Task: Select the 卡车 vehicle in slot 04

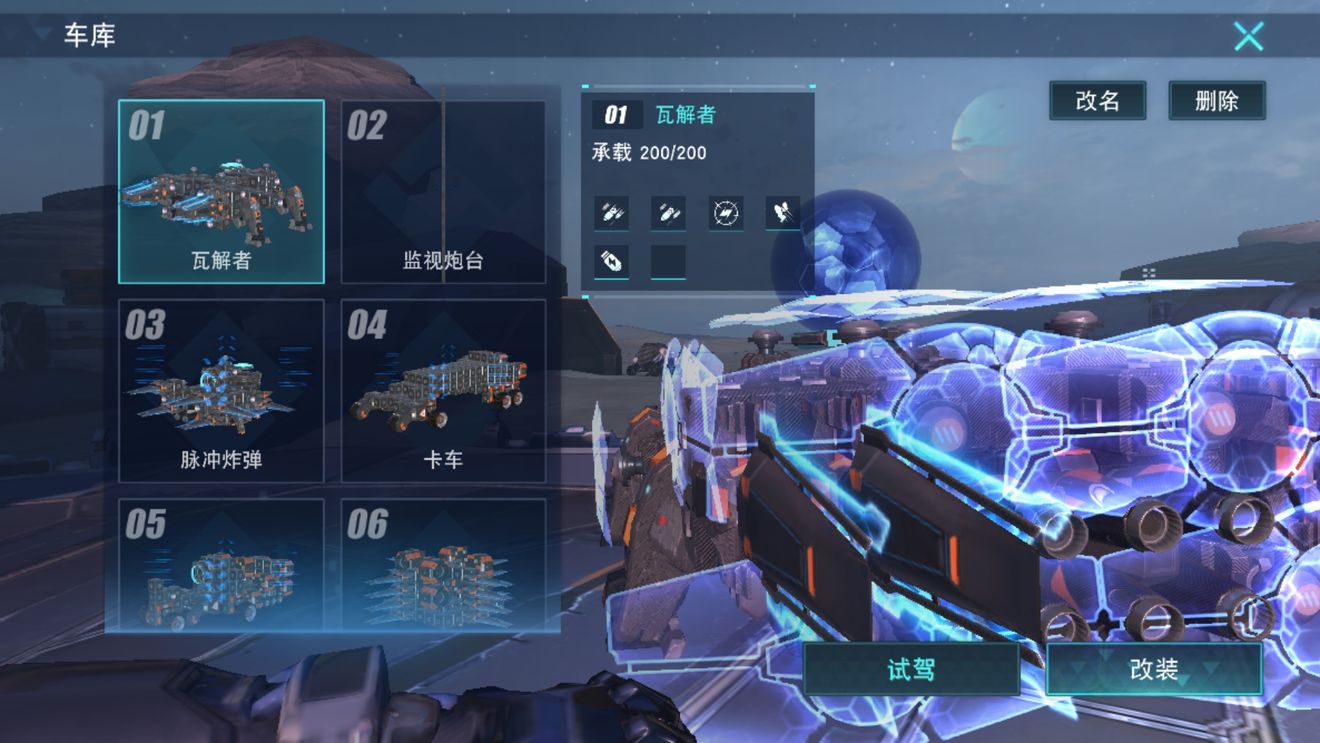Action: coord(443,390)
